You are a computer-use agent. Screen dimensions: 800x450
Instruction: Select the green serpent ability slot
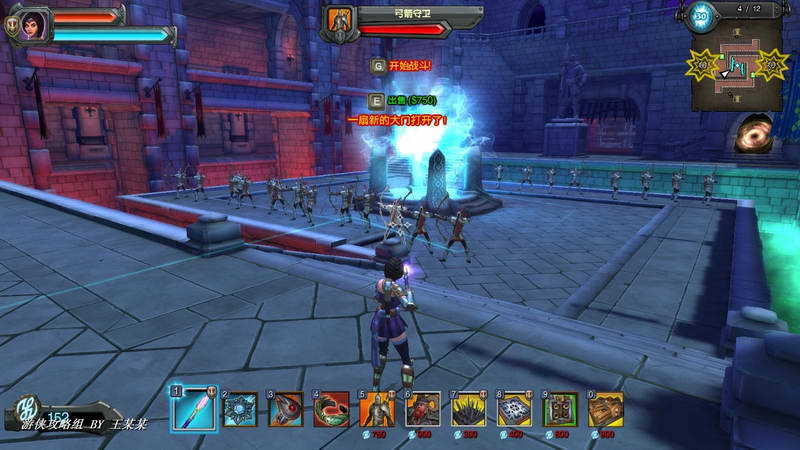[332, 409]
